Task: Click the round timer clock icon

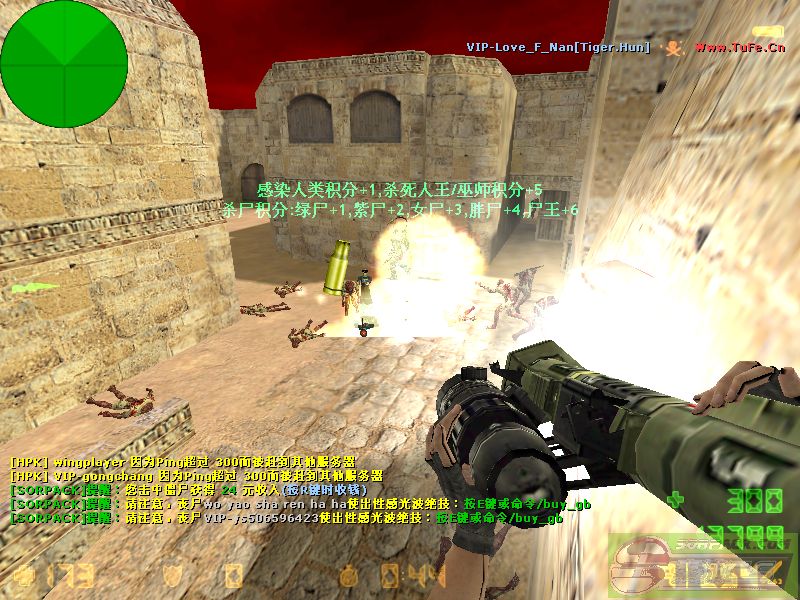Action: [x=348, y=575]
